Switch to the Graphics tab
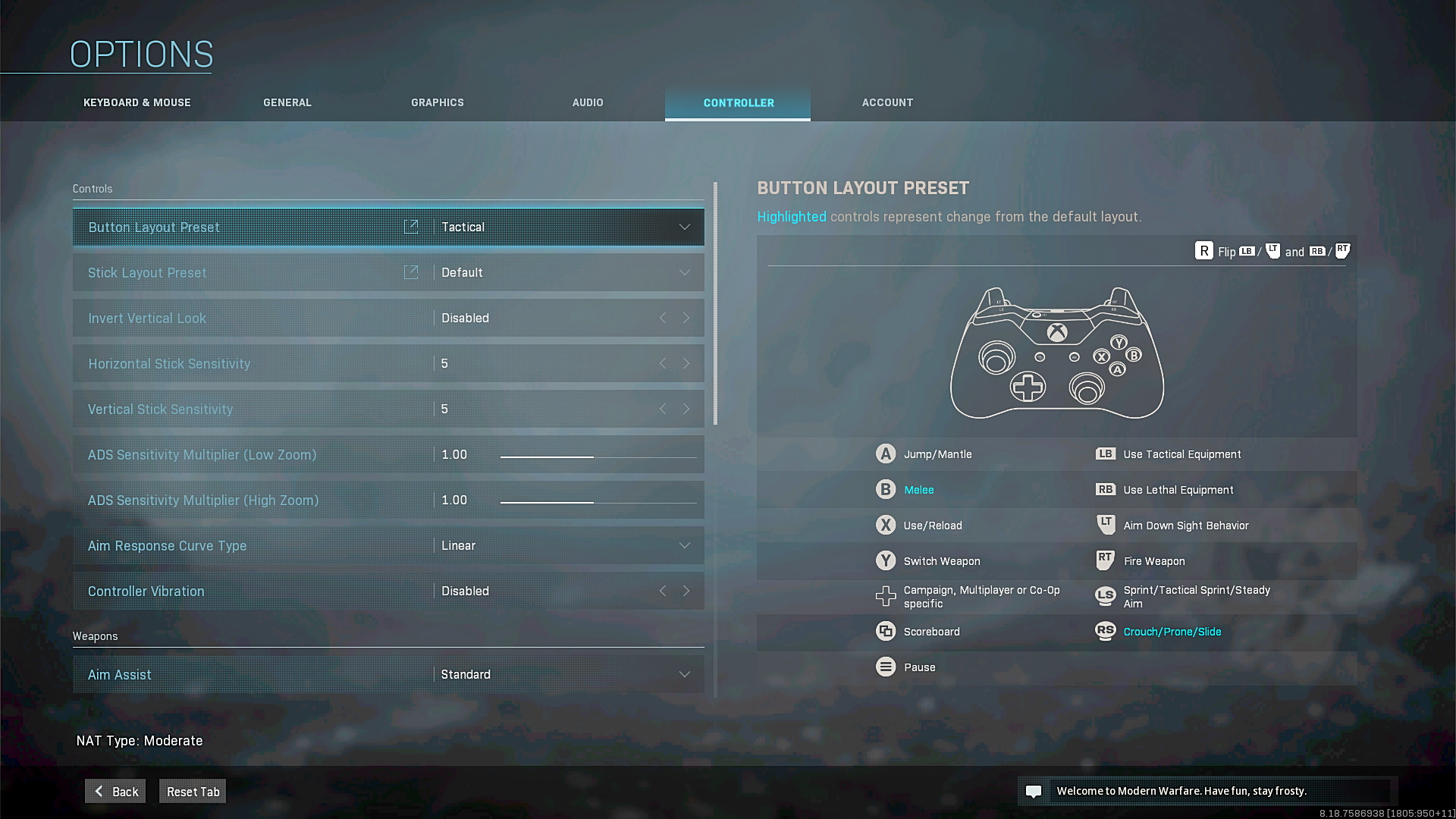The width and height of the screenshot is (1456, 819). (x=438, y=102)
